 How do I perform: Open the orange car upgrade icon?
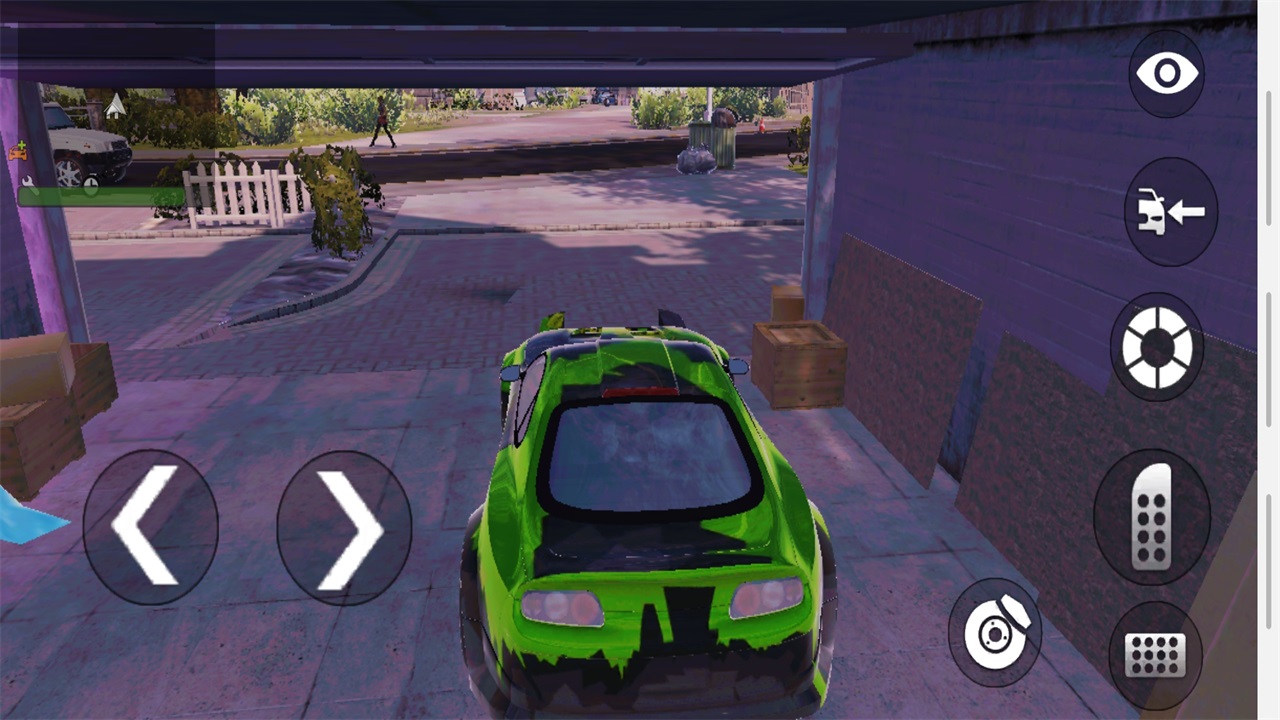[x=18, y=152]
